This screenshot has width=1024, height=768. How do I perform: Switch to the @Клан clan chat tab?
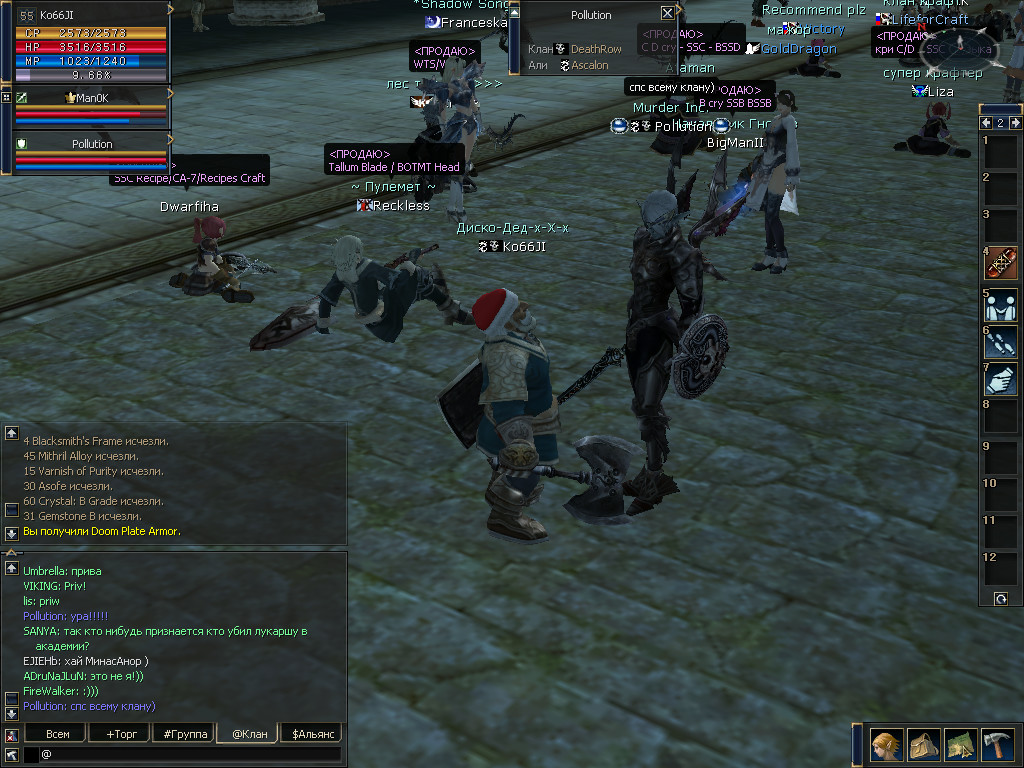point(249,734)
